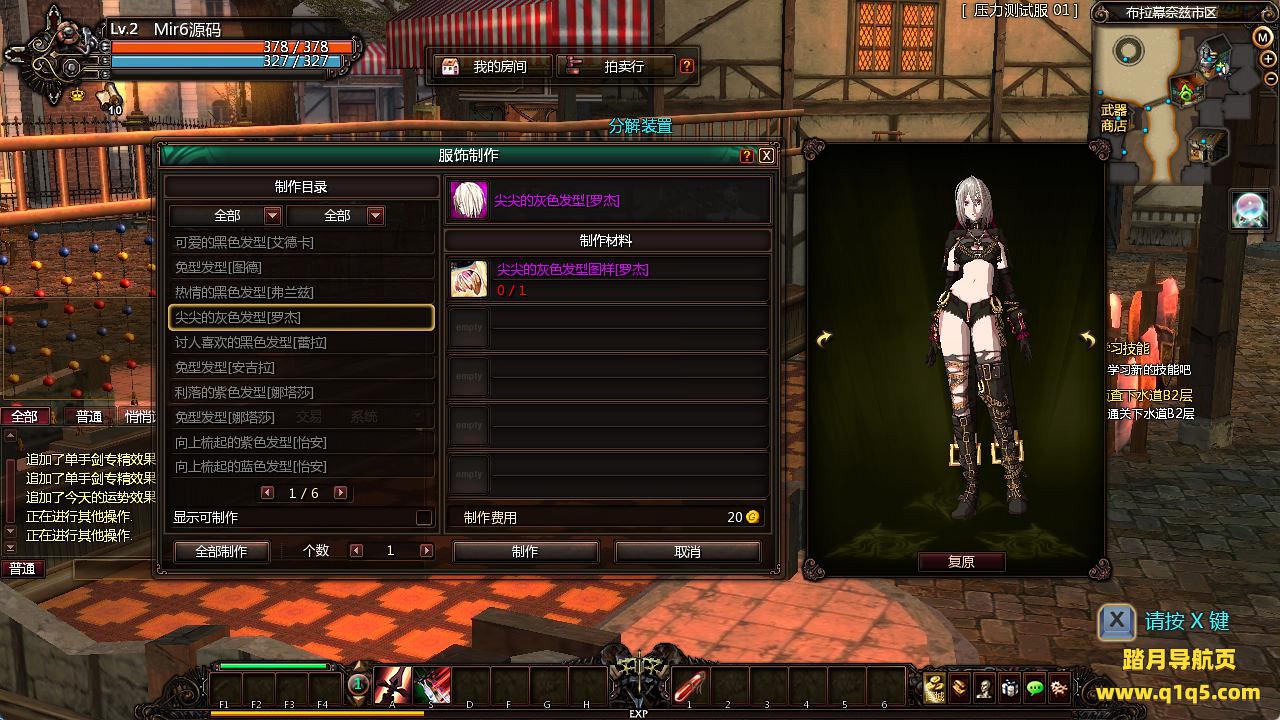
Task: Reset the character preview with 复原
Action: click(961, 562)
